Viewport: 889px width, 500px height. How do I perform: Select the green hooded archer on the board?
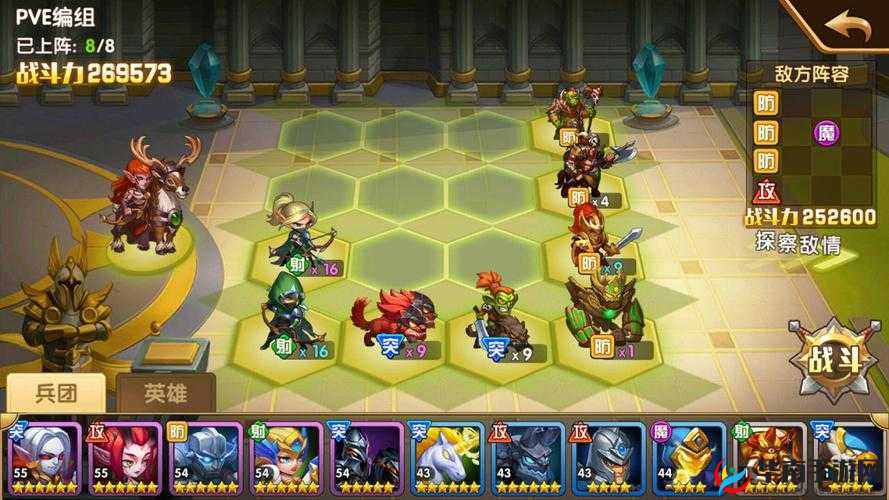pyautogui.click(x=288, y=308)
